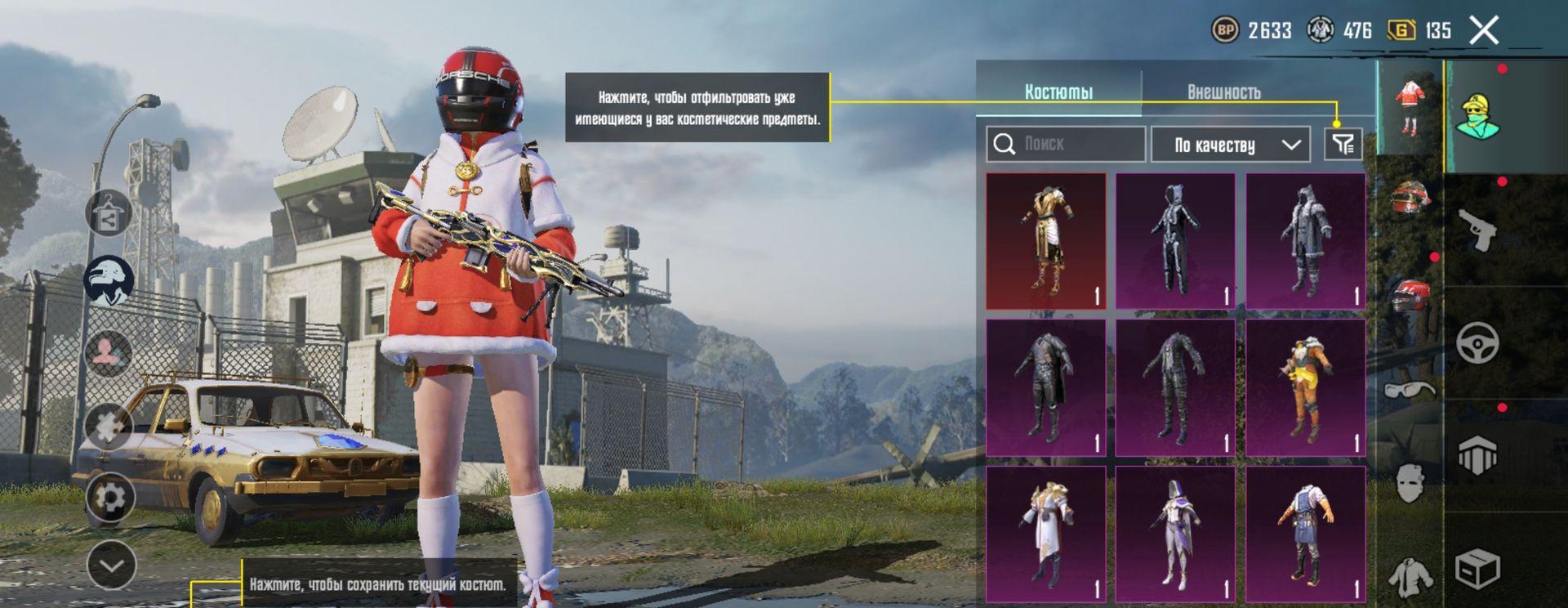Screen dimensions: 1568x608
Task: Toggle the owned cosmetics filter button
Action: click(x=1343, y=145)
